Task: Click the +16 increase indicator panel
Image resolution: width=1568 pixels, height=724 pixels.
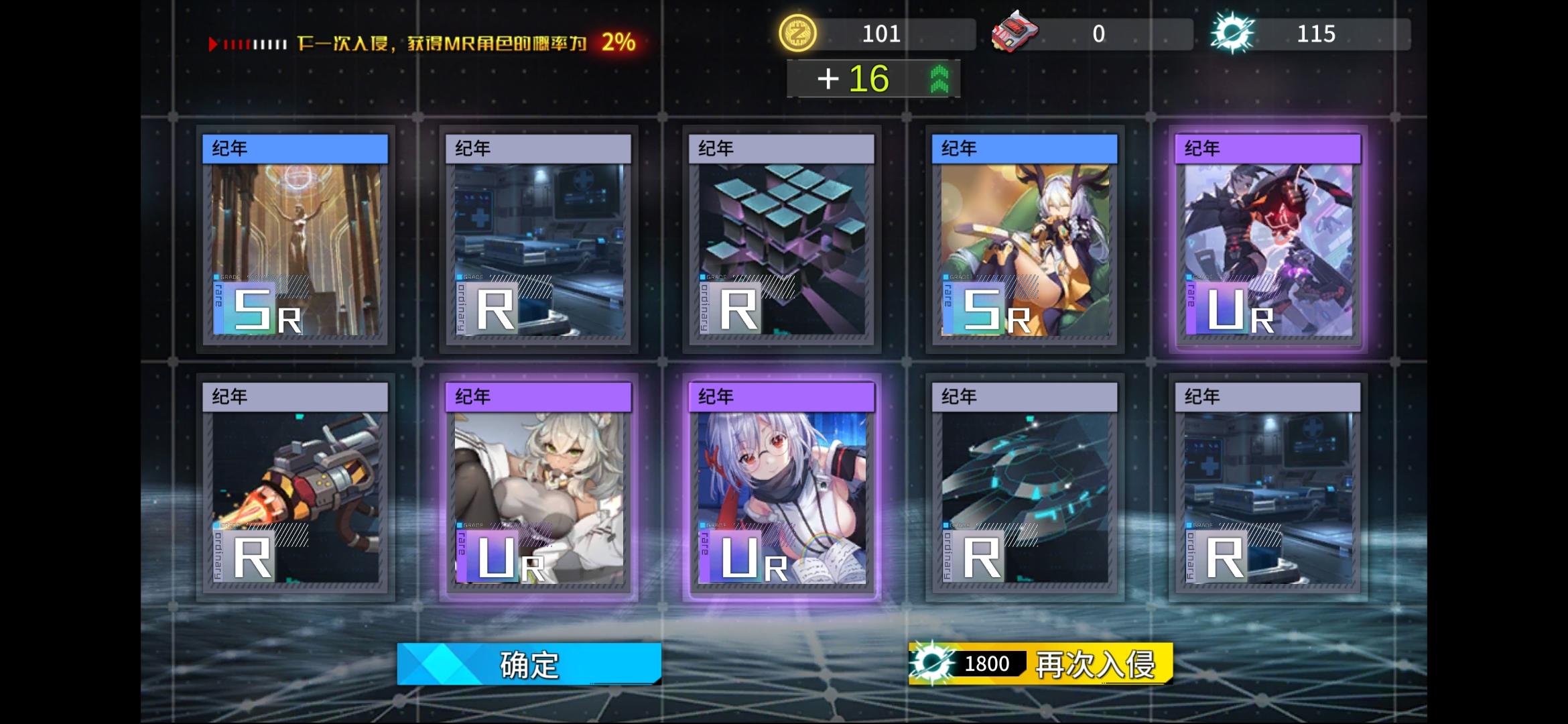Action: (x=873, y=78)
